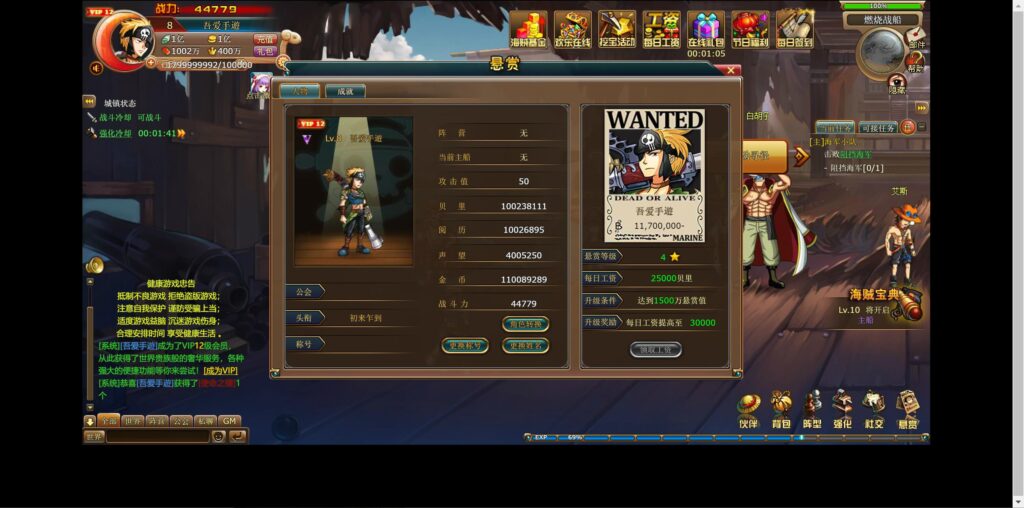
Task: Click the 更换姓名 change name button
Action: (525, 346)
